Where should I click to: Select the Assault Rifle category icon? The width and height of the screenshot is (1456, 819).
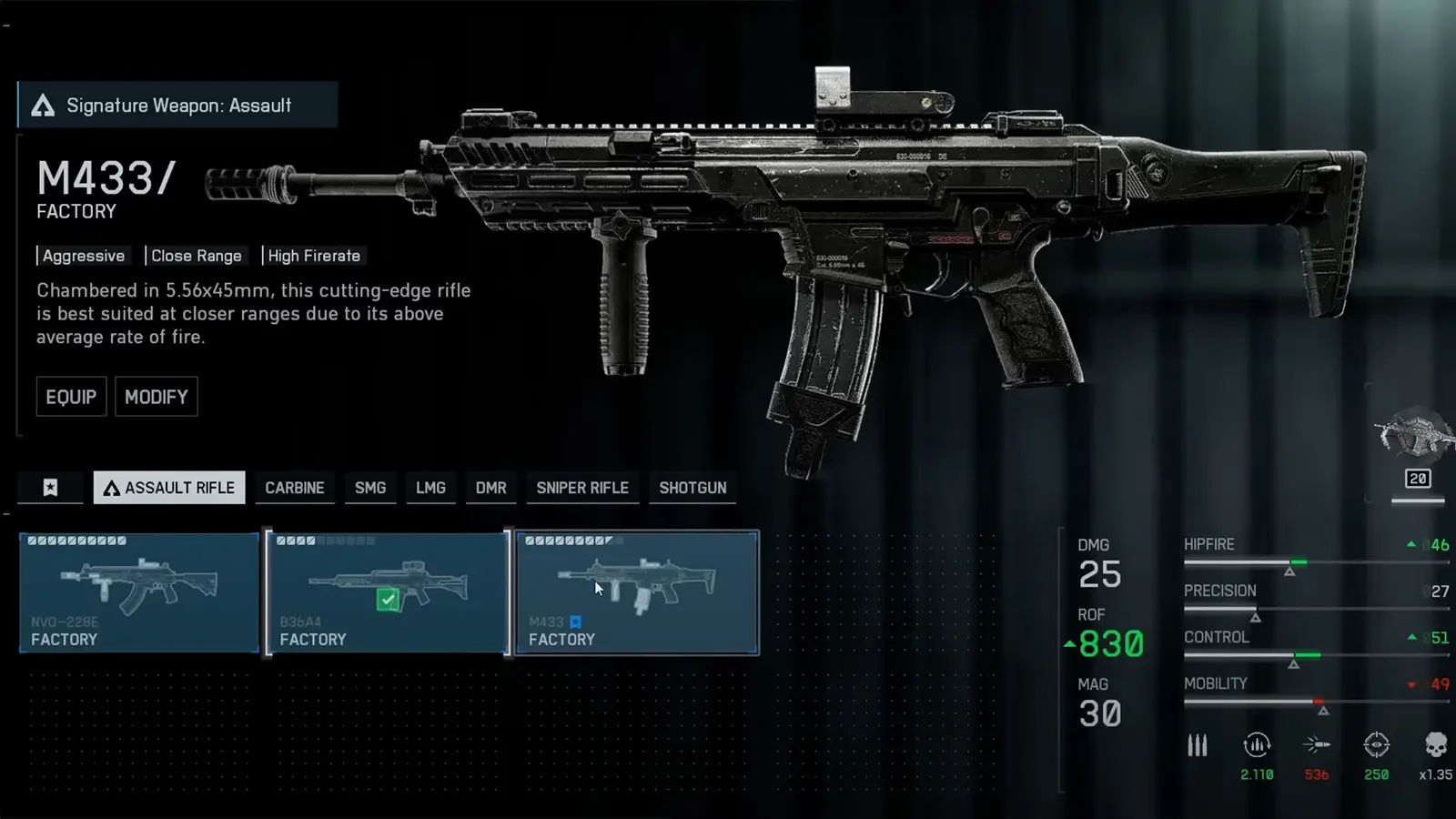[113, 488]
